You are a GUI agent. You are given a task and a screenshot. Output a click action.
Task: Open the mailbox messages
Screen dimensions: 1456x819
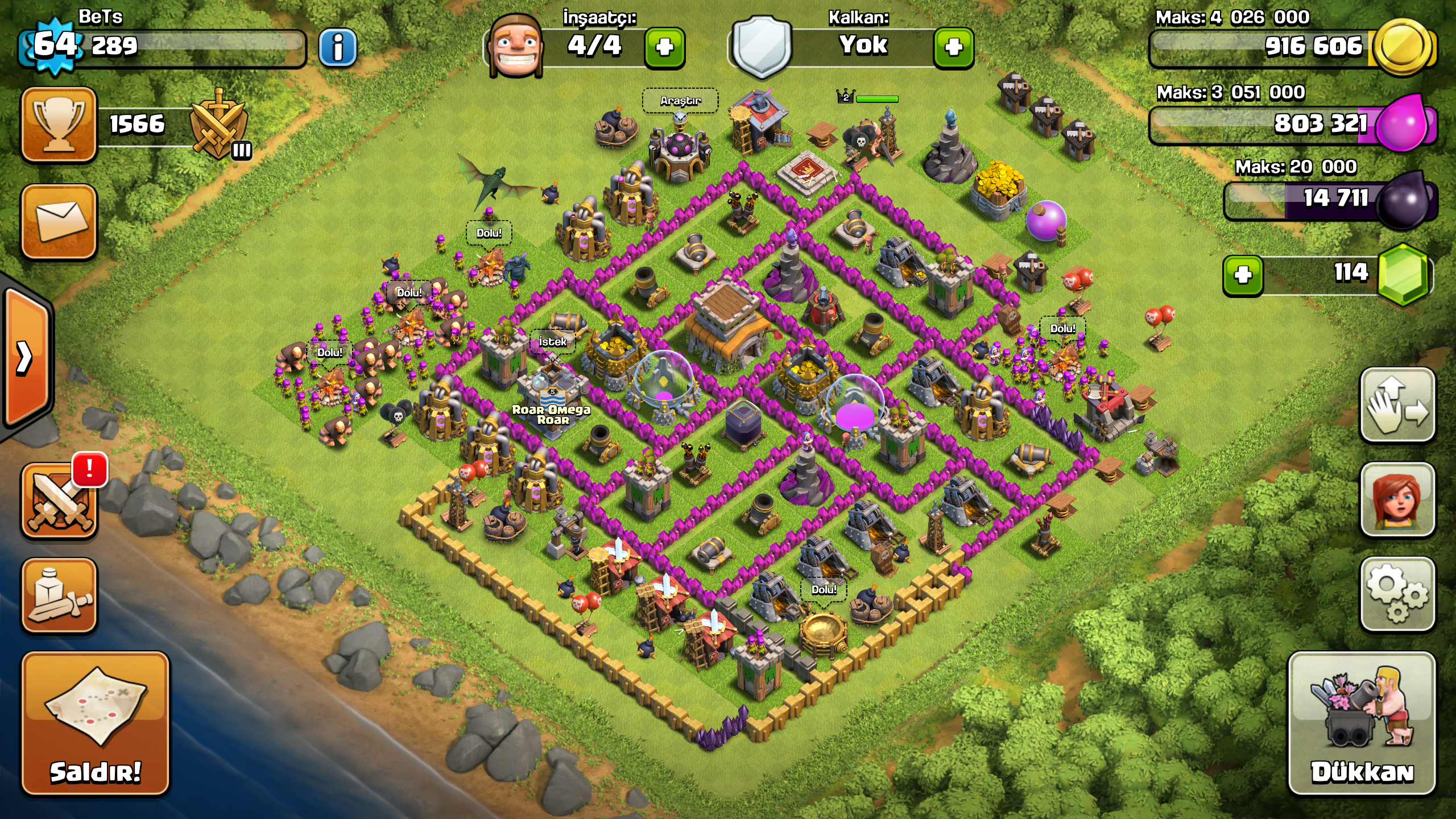tap(59, 222)
